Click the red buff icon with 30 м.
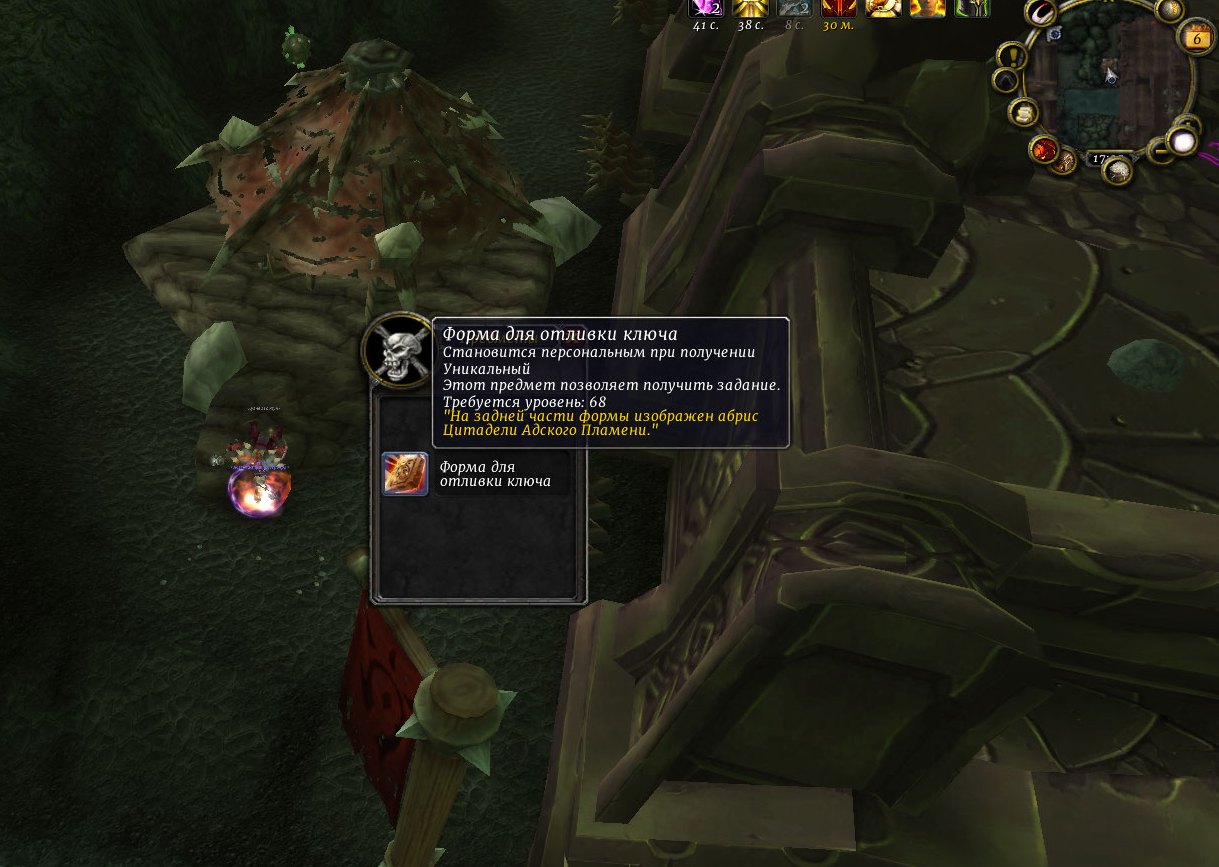Screen dimensions: 1219x867 pyautogui.click(x=837, y=8)
